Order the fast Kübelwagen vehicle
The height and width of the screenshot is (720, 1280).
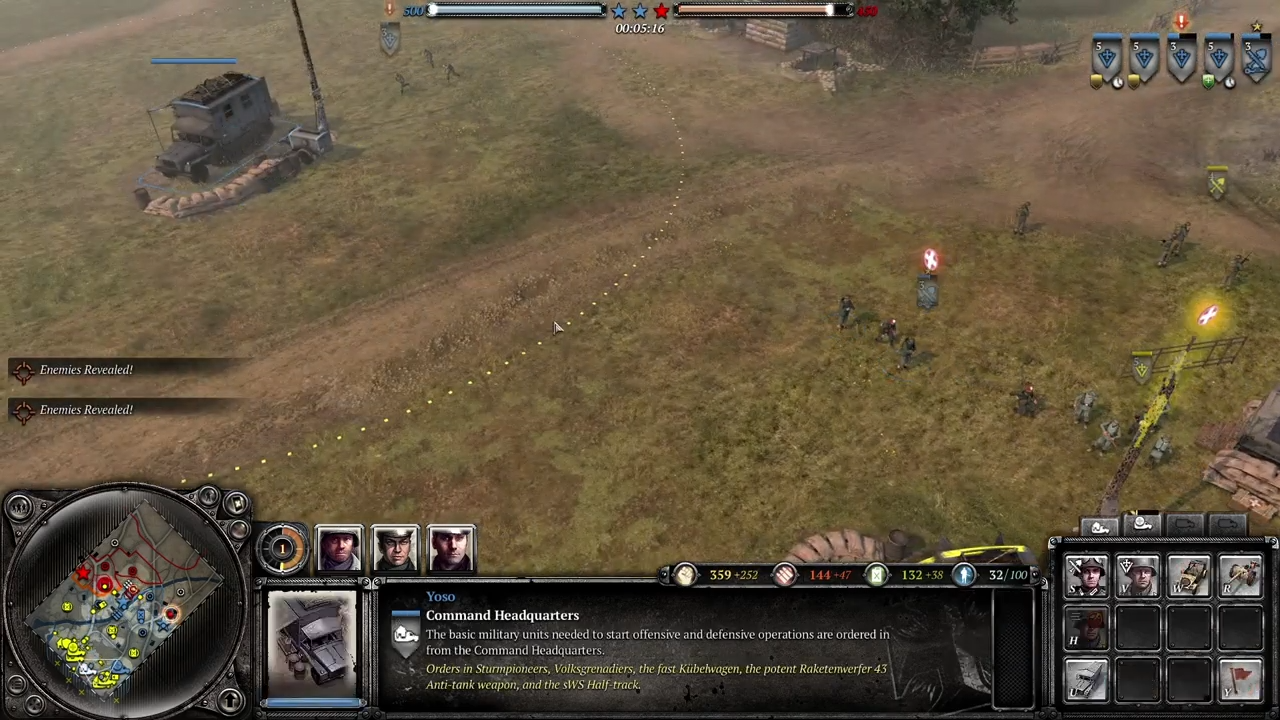click(1190, 575)
